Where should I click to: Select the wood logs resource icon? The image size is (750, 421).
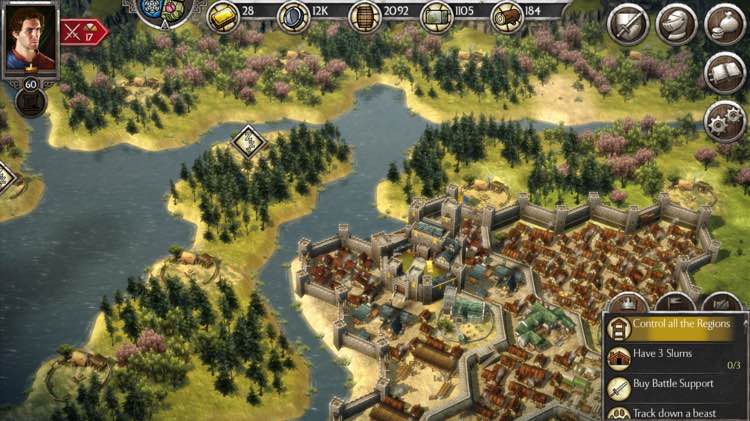coord(507,16)
